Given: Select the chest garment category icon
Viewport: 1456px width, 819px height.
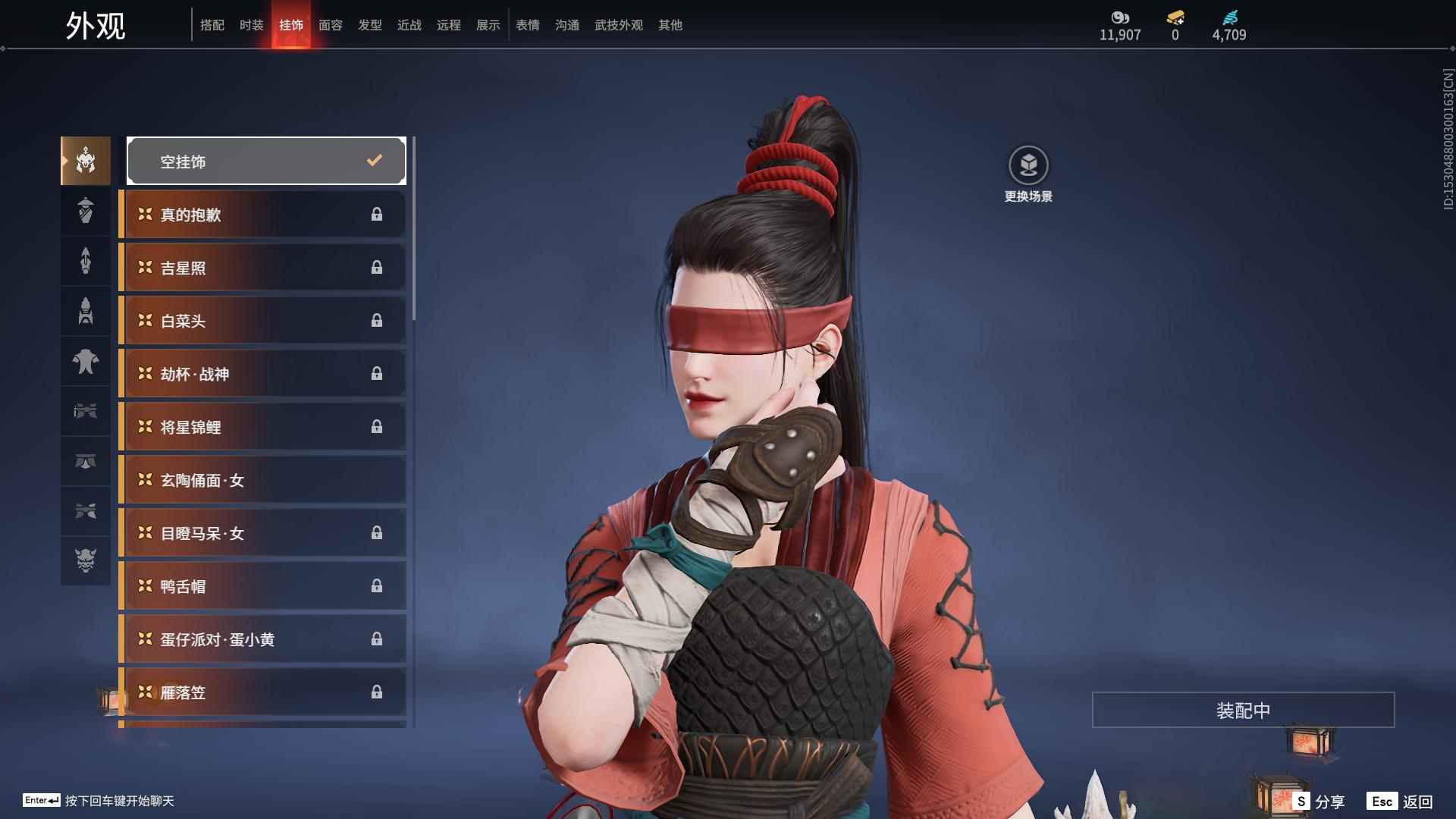Looking at the screenshot, I should click(x=85, y=362).
